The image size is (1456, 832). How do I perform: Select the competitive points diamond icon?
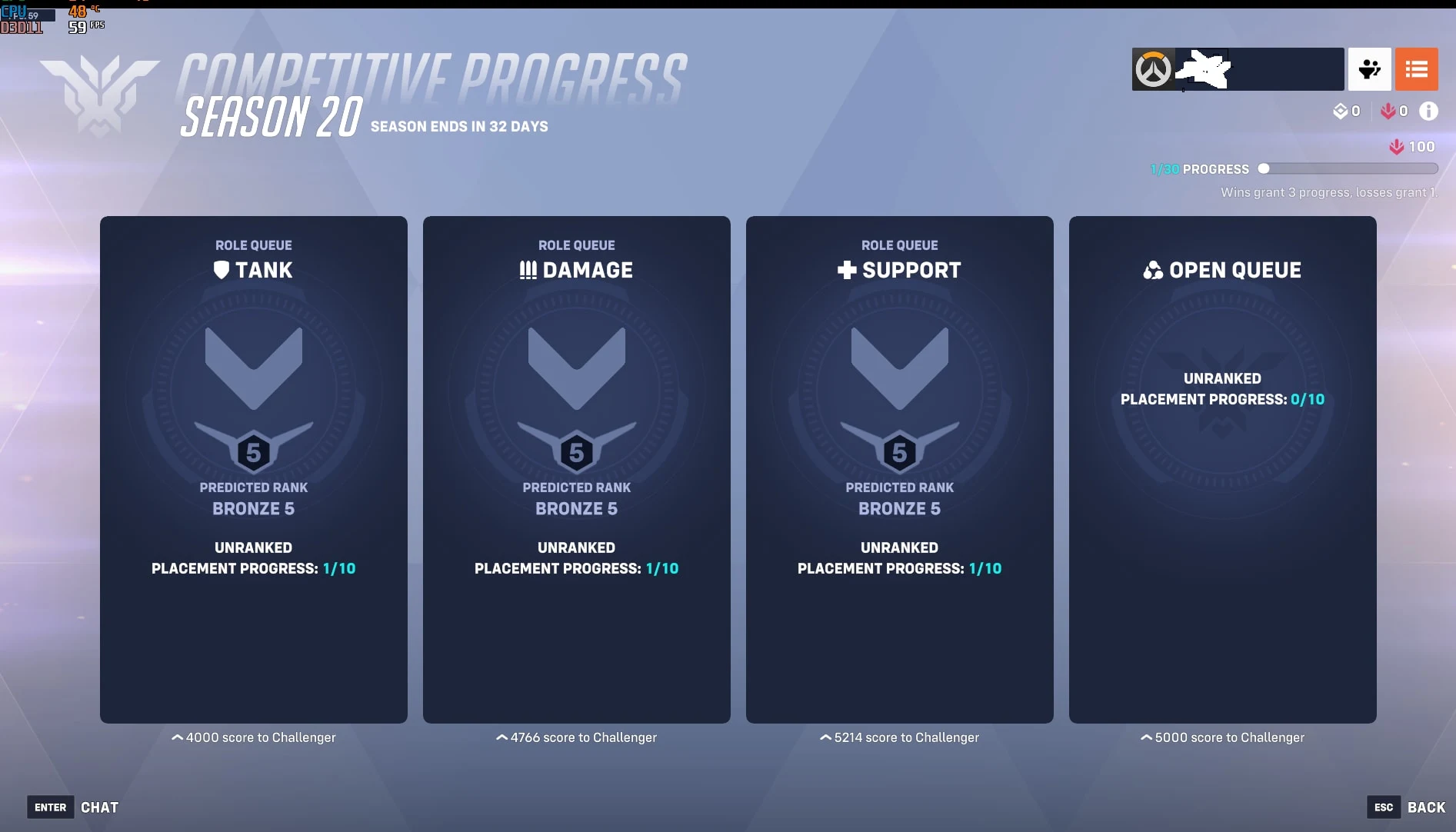pos(1341,111)
